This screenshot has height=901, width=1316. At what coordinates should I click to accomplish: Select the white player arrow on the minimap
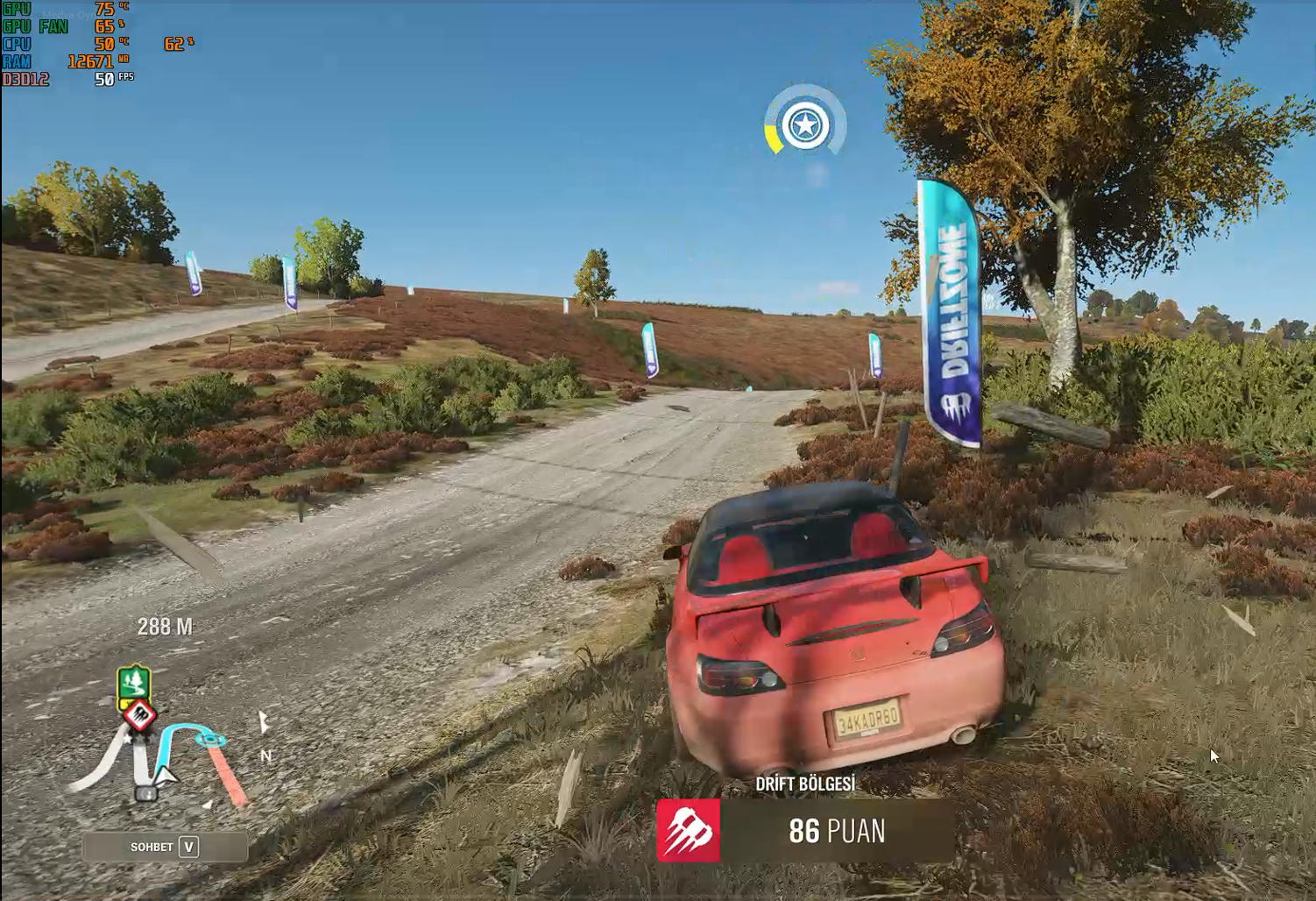point(165,775)
